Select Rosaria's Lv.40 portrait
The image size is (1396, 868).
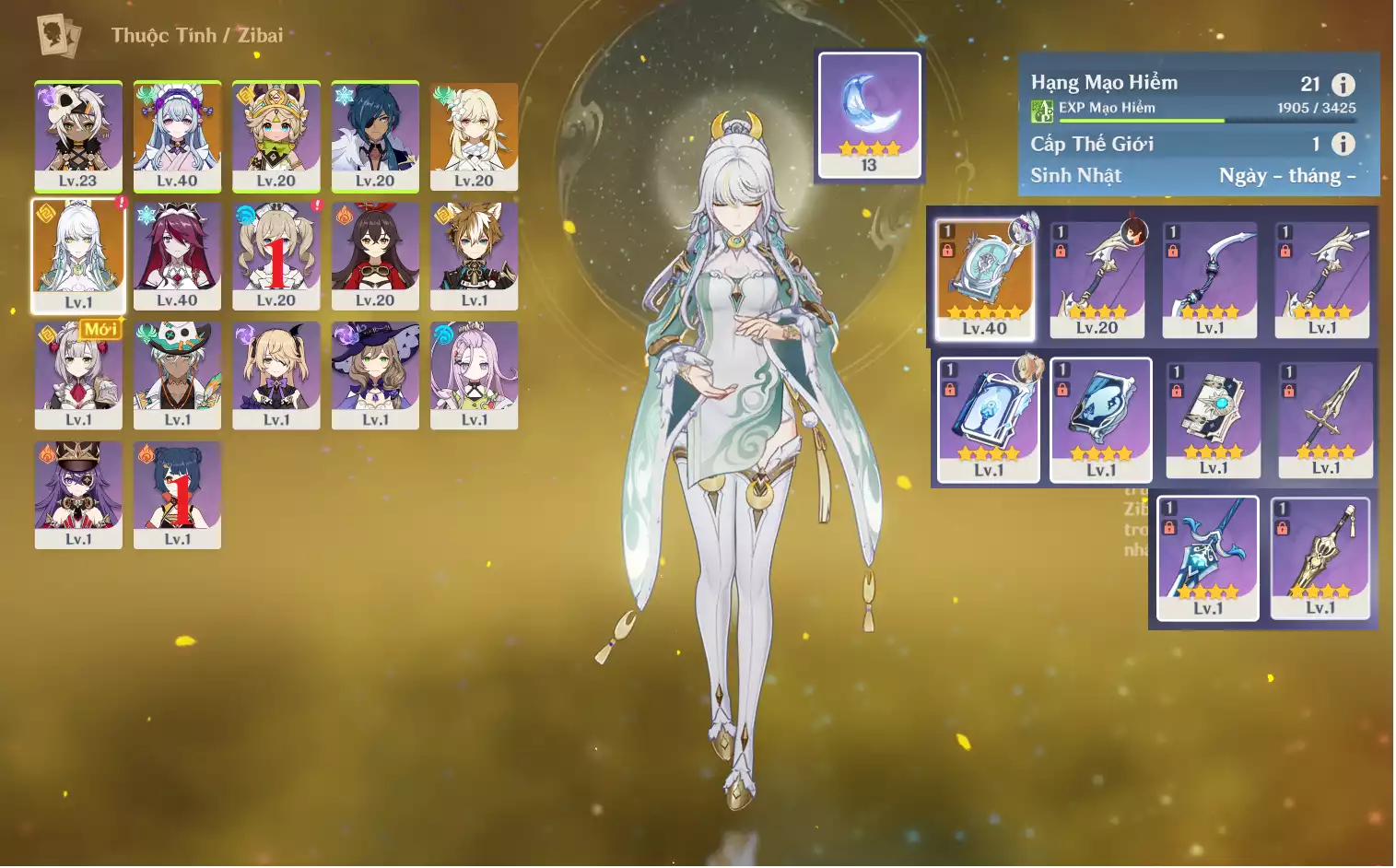tap(177, 255)
